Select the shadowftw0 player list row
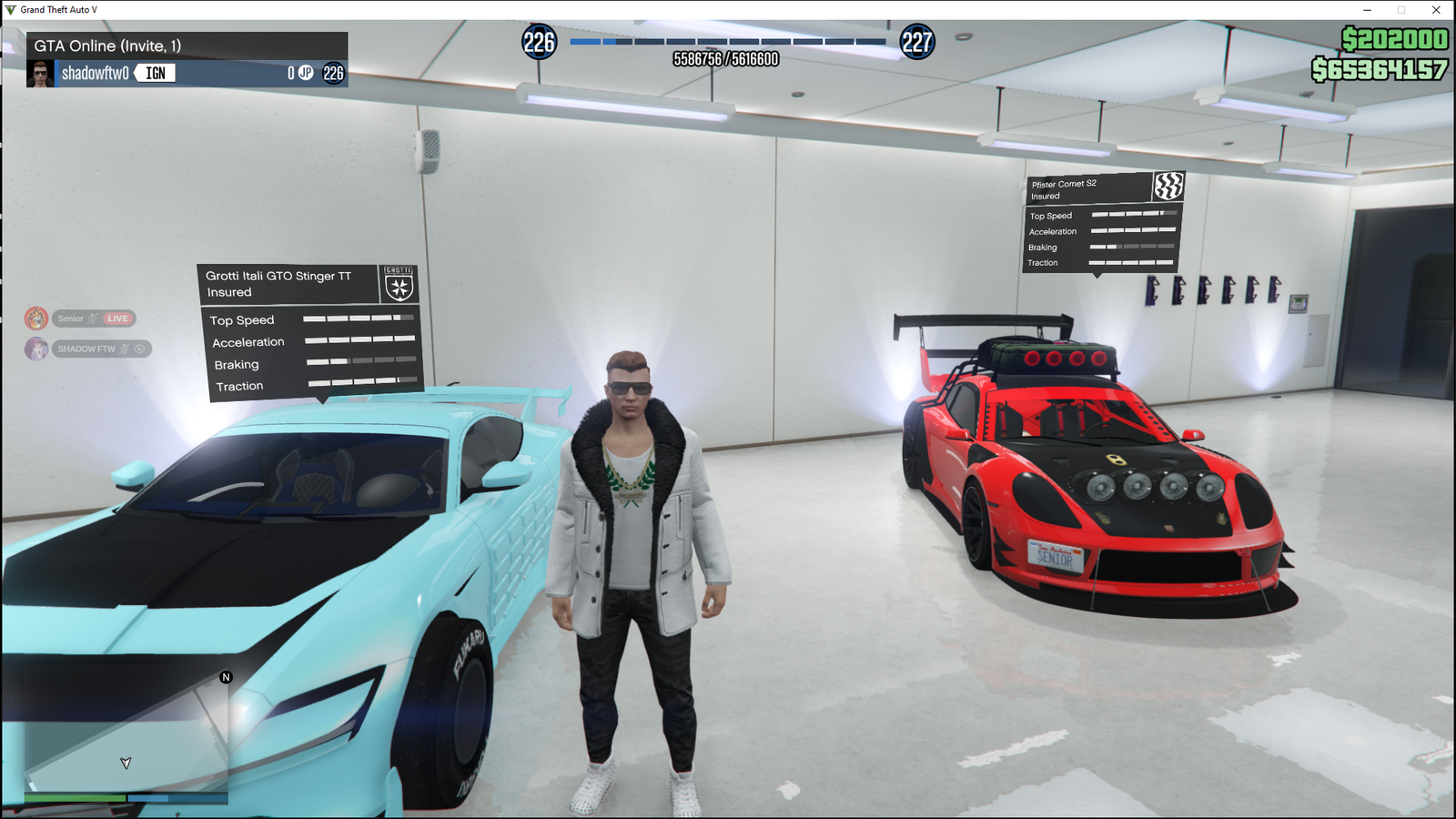 187,74
